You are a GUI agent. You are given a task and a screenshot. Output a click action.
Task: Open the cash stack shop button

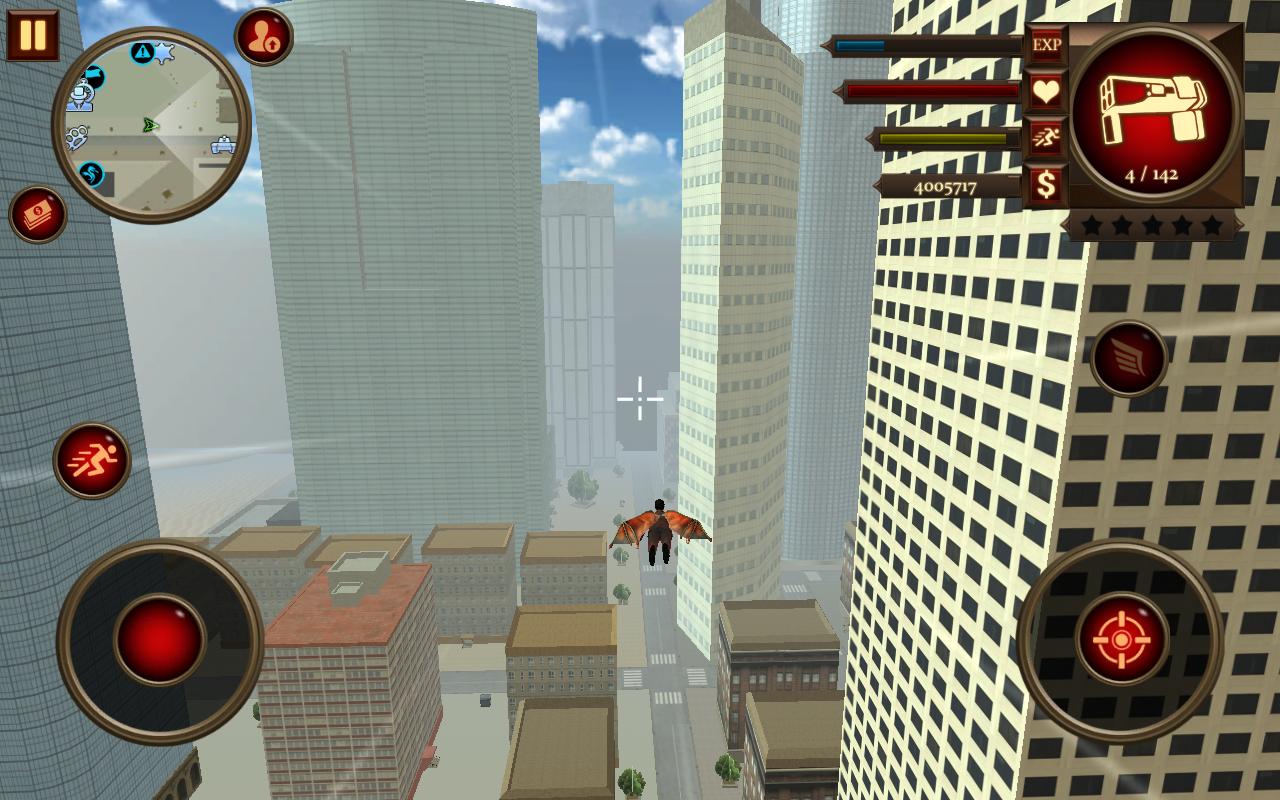coord(39,215)
